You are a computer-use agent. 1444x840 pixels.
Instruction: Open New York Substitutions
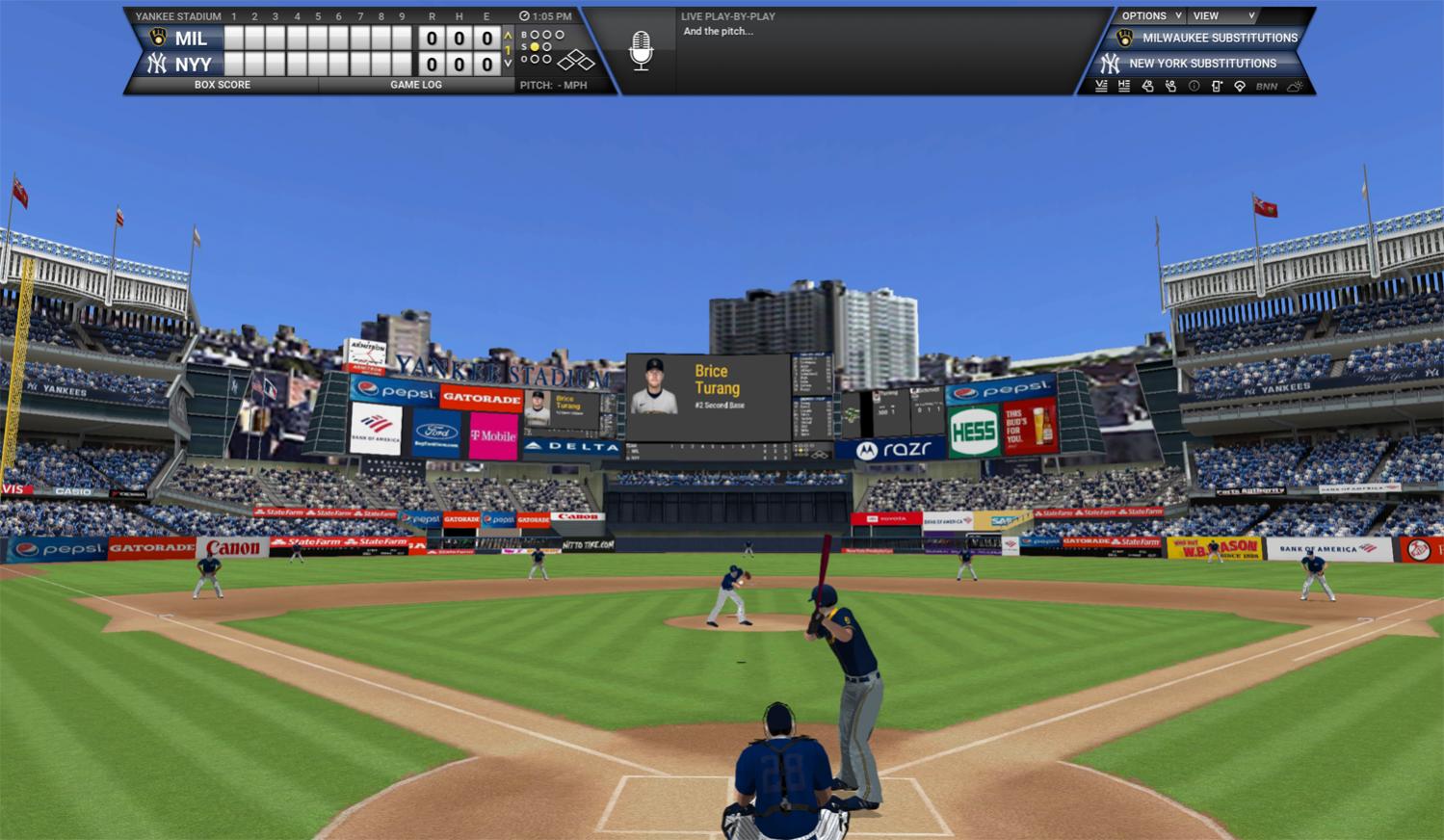click(1202, 64)
